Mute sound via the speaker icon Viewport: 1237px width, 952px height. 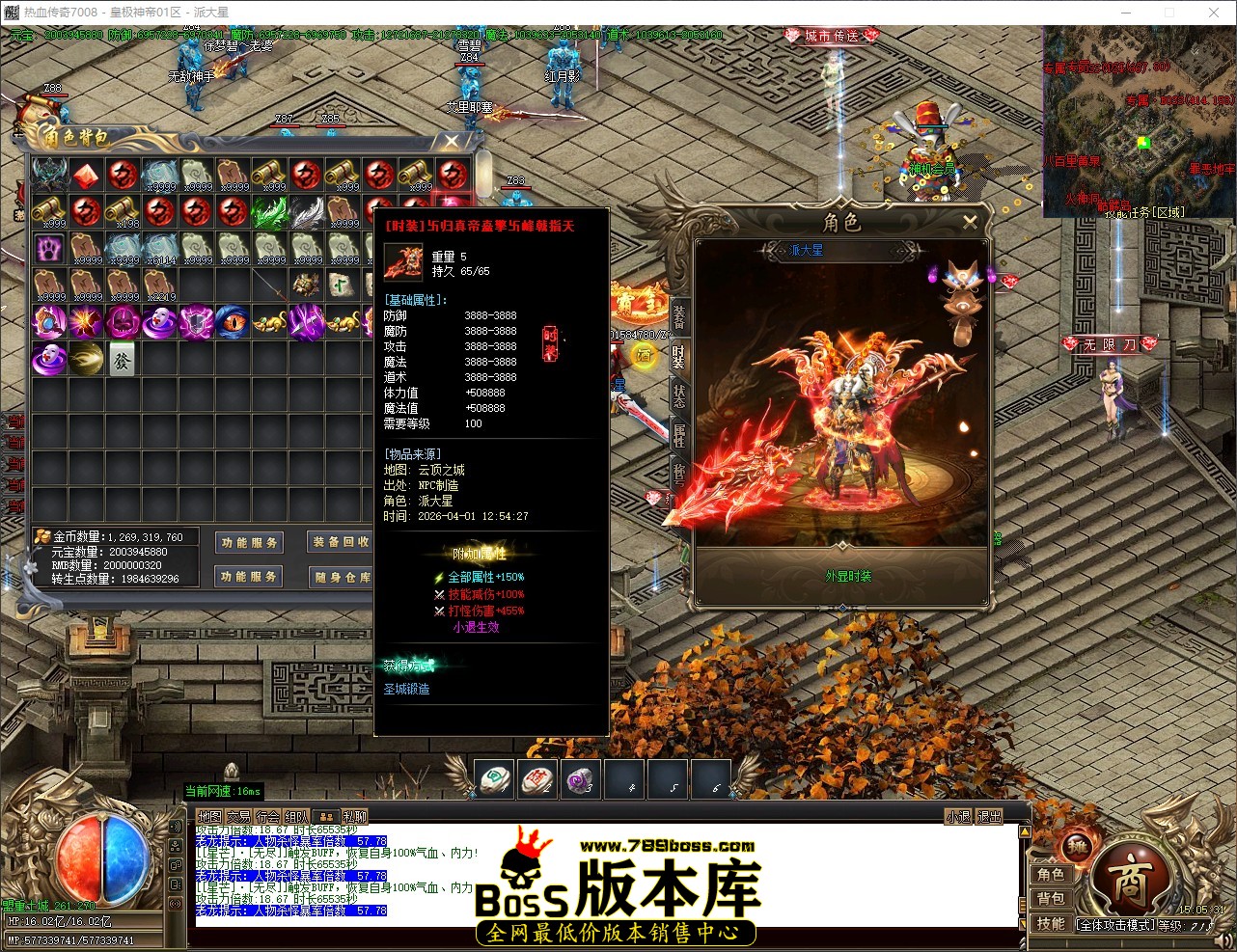point(1225,938)
